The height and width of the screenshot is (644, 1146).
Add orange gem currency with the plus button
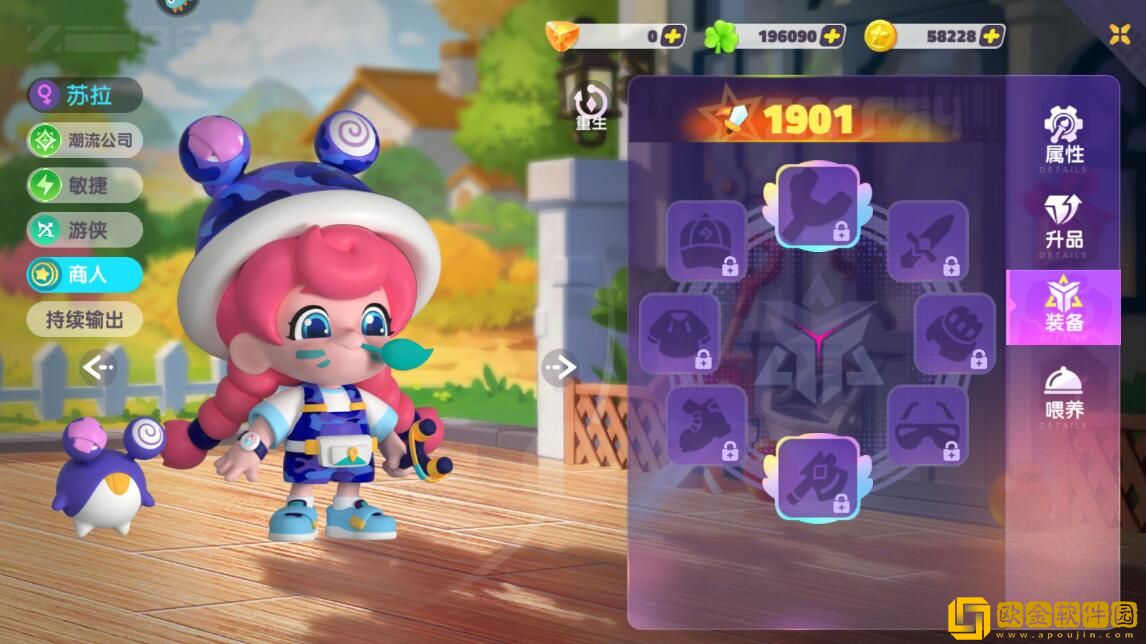pos(673,36)
